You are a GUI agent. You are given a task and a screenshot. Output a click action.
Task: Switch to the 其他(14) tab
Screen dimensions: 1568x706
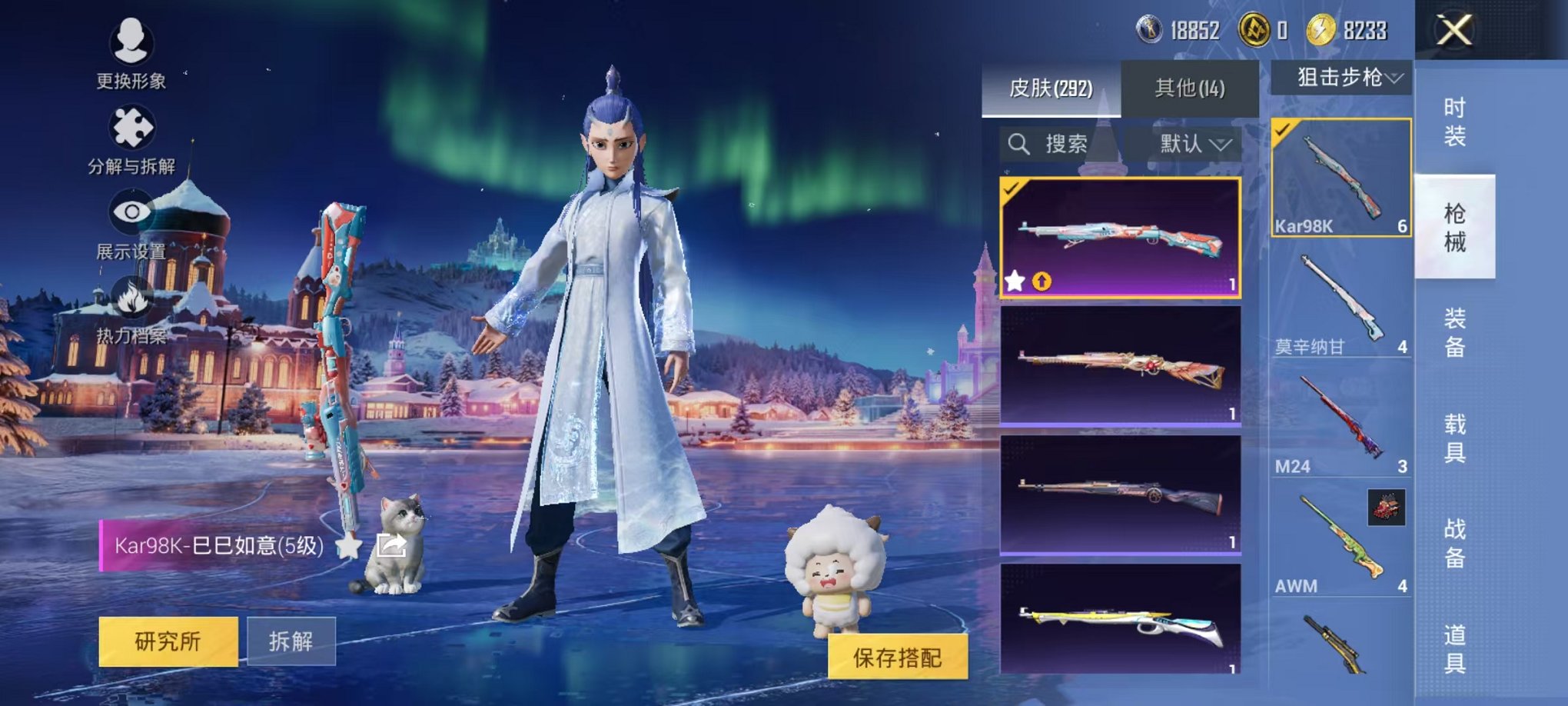(x=1190, y=87)
